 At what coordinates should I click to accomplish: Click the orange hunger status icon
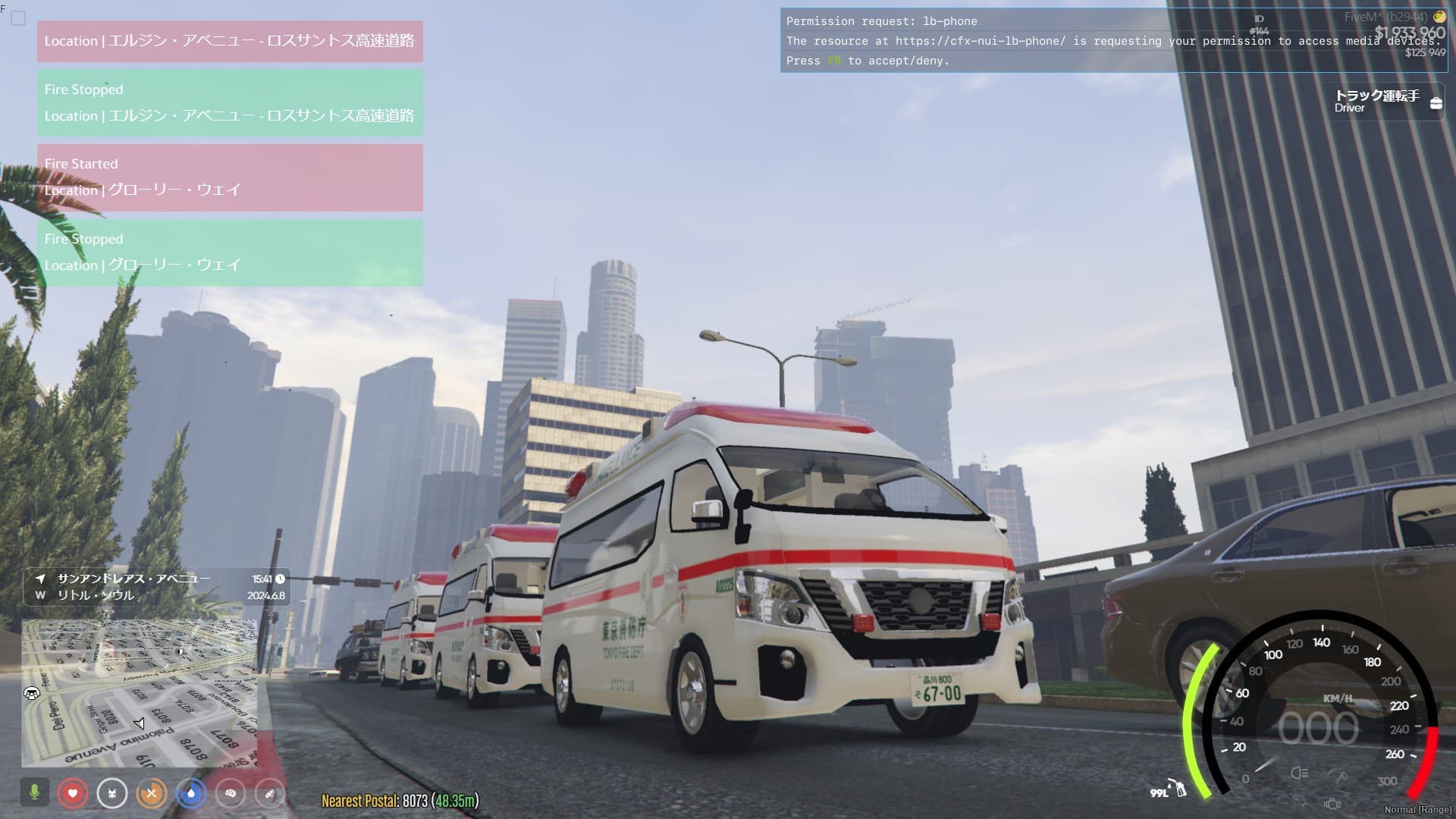tap(152, 793)
